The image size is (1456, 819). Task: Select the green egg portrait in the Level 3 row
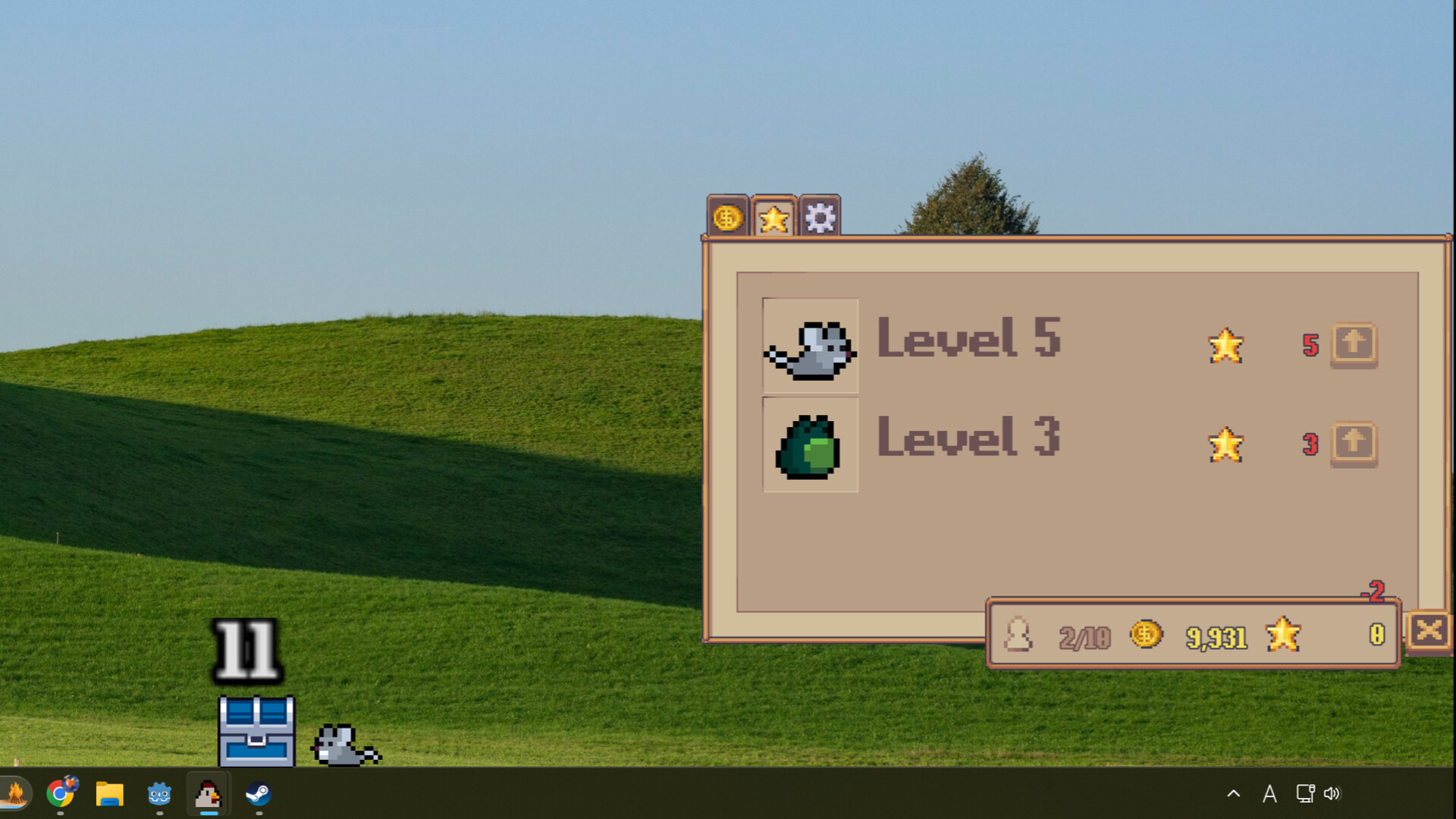click(809, 446)
